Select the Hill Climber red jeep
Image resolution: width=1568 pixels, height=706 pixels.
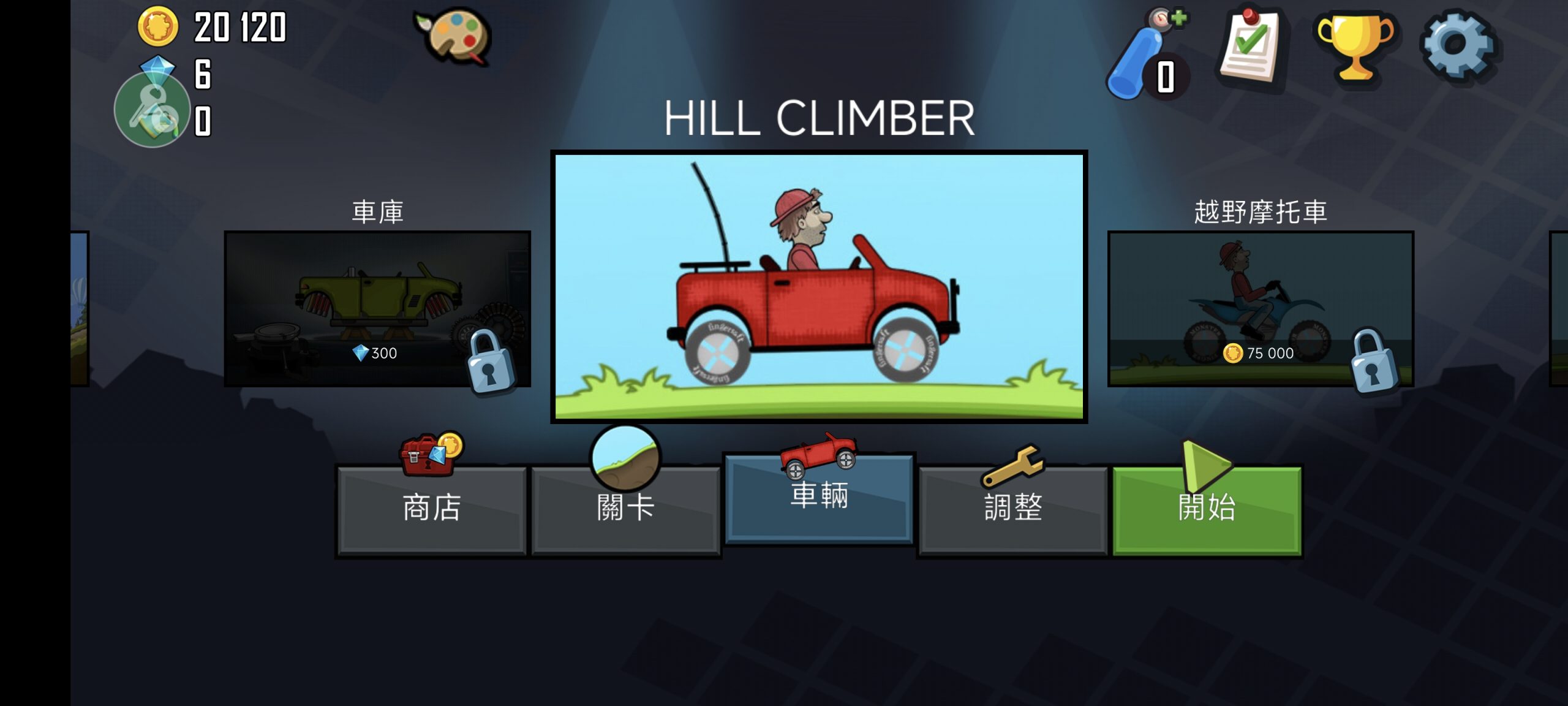point(819,286)
